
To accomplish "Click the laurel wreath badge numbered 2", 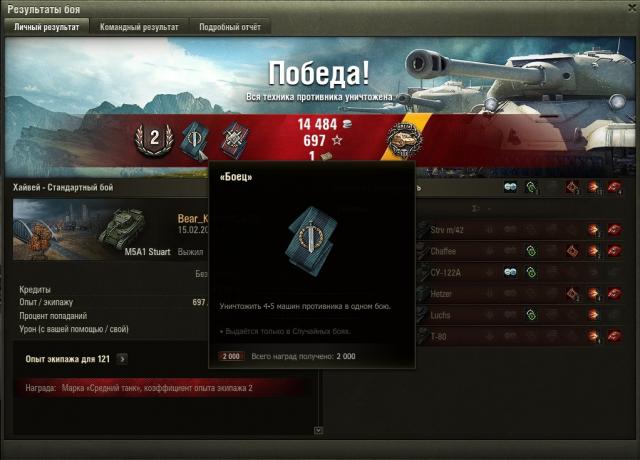I will coord(154,140).
